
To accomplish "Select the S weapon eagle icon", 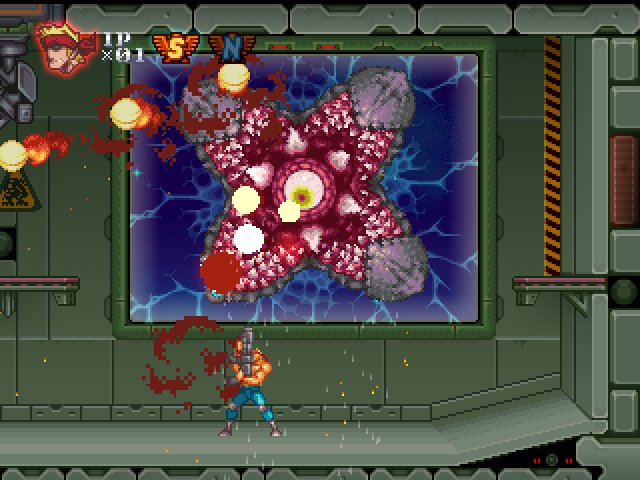I will tap(174, 48).
